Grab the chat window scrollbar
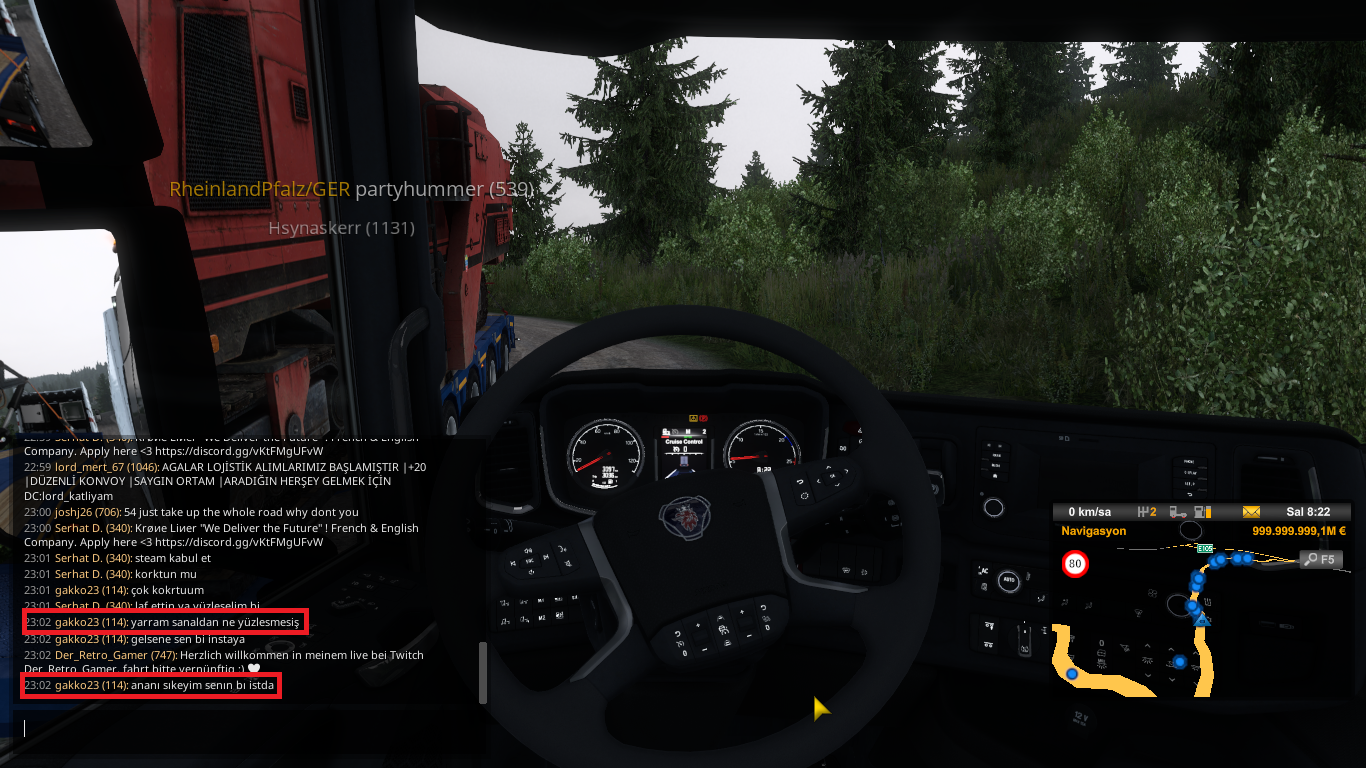The width and height of the screenshot is (1366, 768). click(484, 672)
